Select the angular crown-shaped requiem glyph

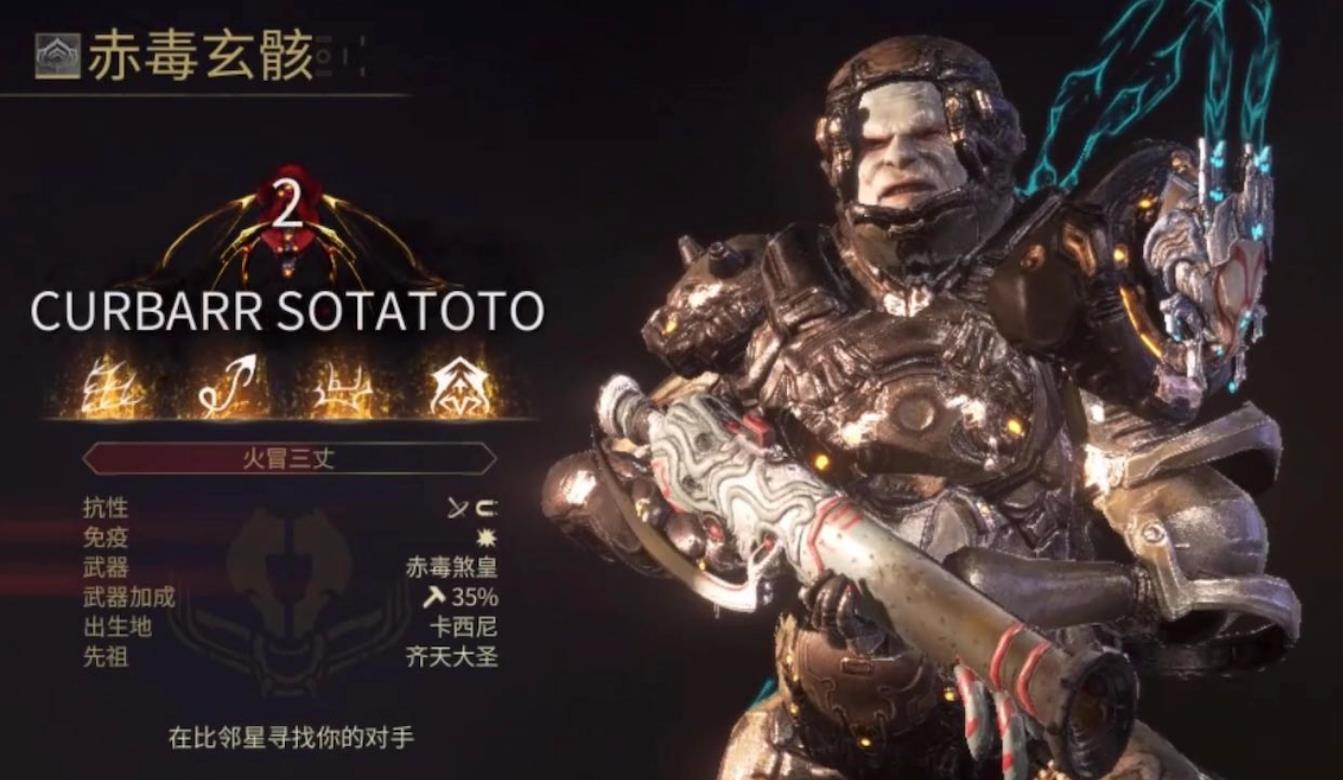pyautogui.click(x=343, y=387)
